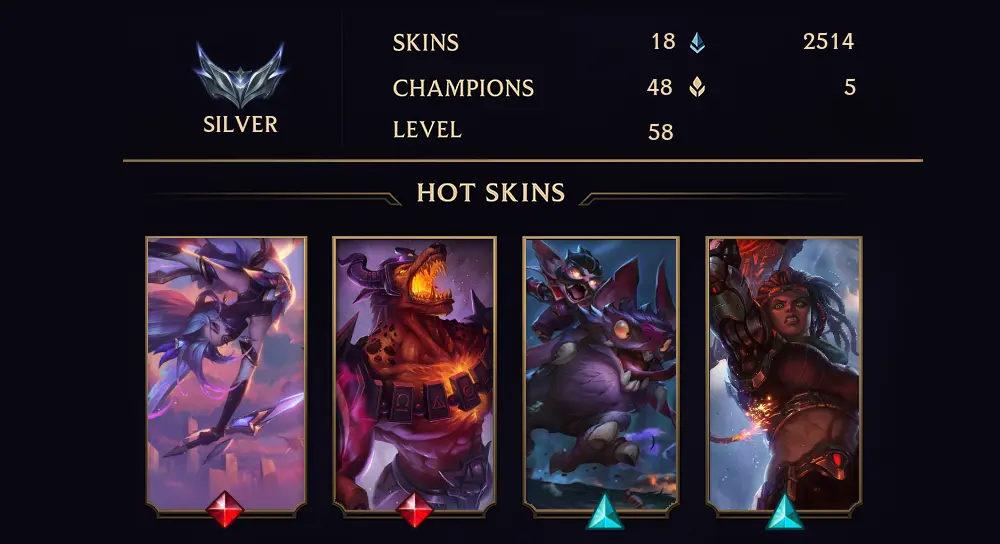View the dreadlocked warrior skin card
This screenshot has height=544, width=1000.
784,372
